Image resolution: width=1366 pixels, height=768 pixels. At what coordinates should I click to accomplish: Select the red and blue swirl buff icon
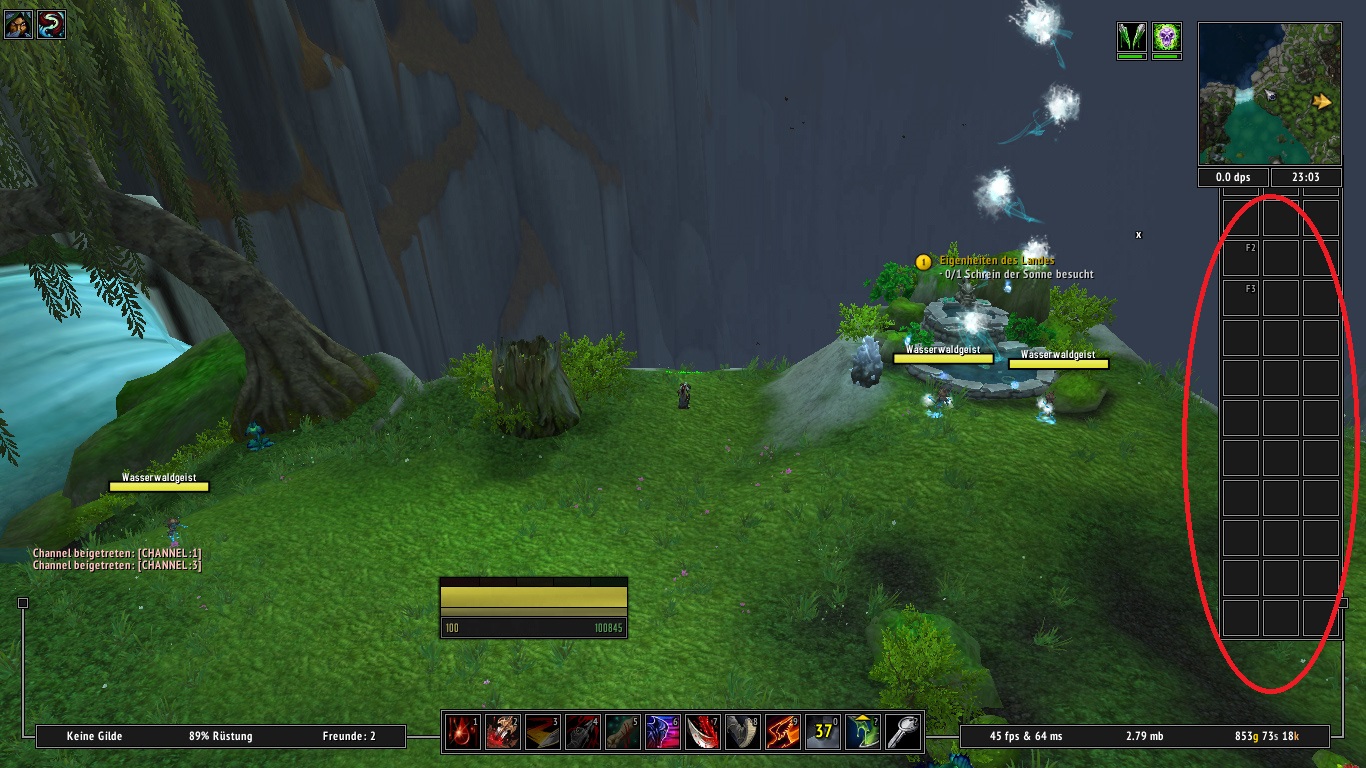point(52,24)
